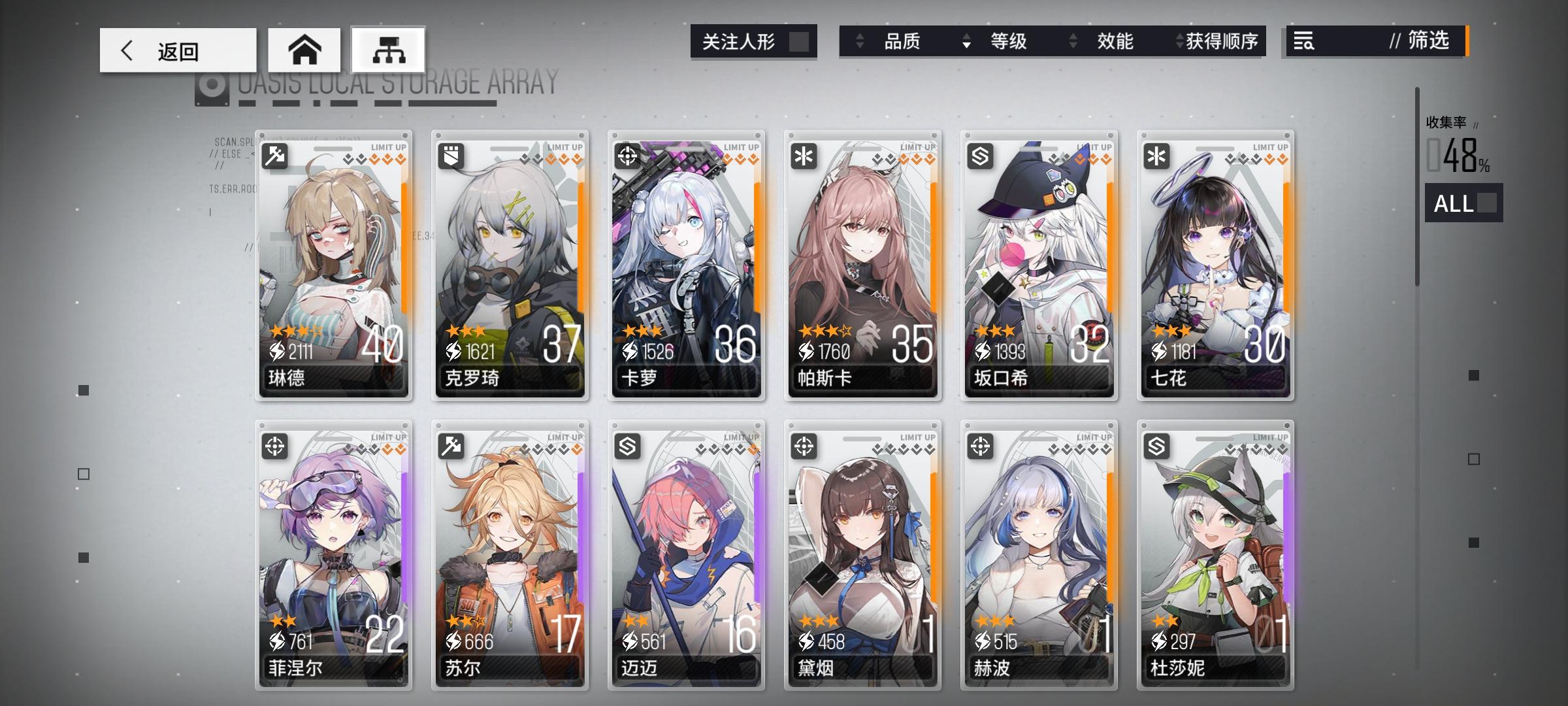Click the storage array view icon
The height and width of the screenshot is (706, 1568).
388,49
